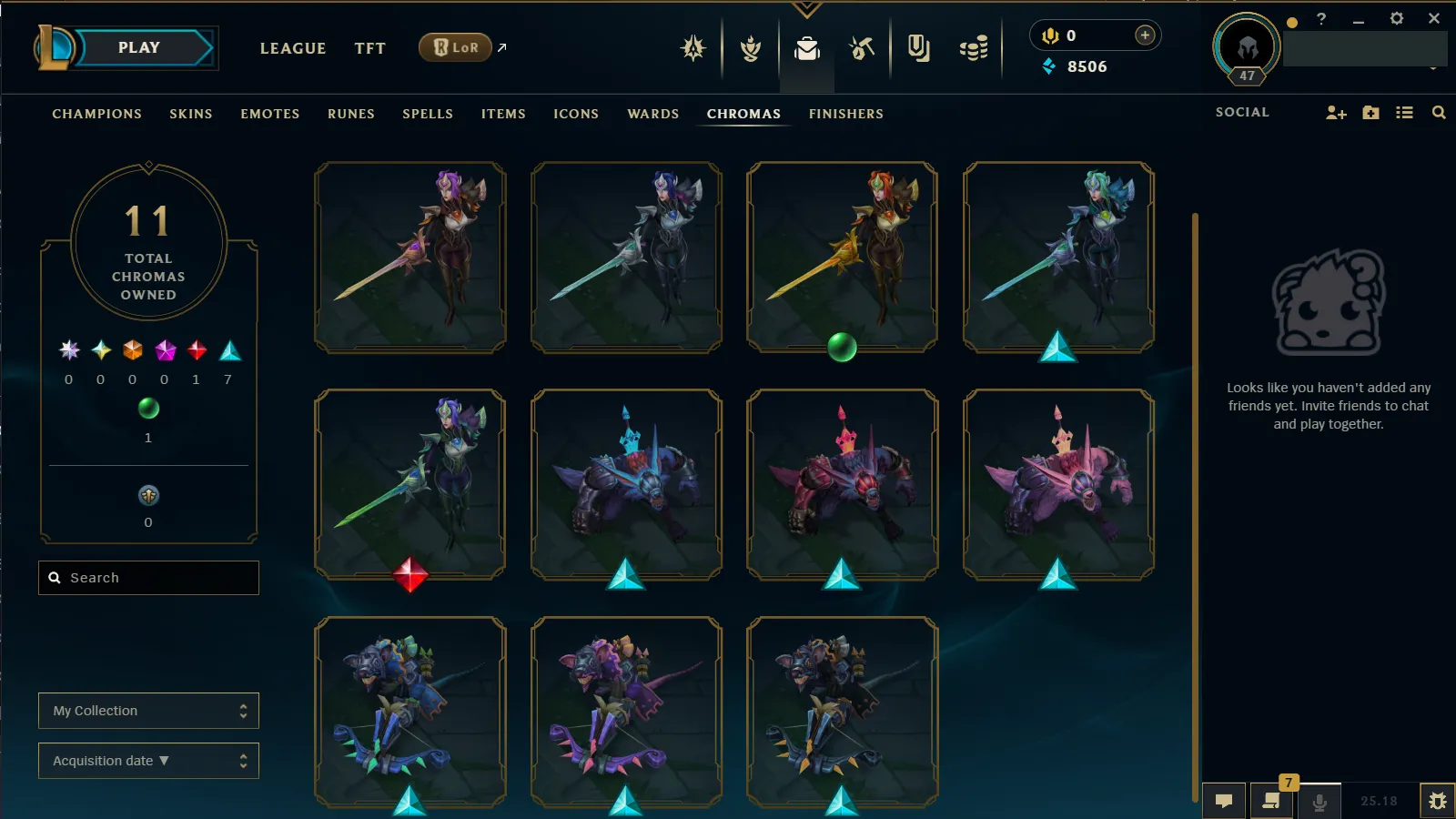Select the Wards tab
The height and width of the screenshot is (819, 1456).
[652, 114]
